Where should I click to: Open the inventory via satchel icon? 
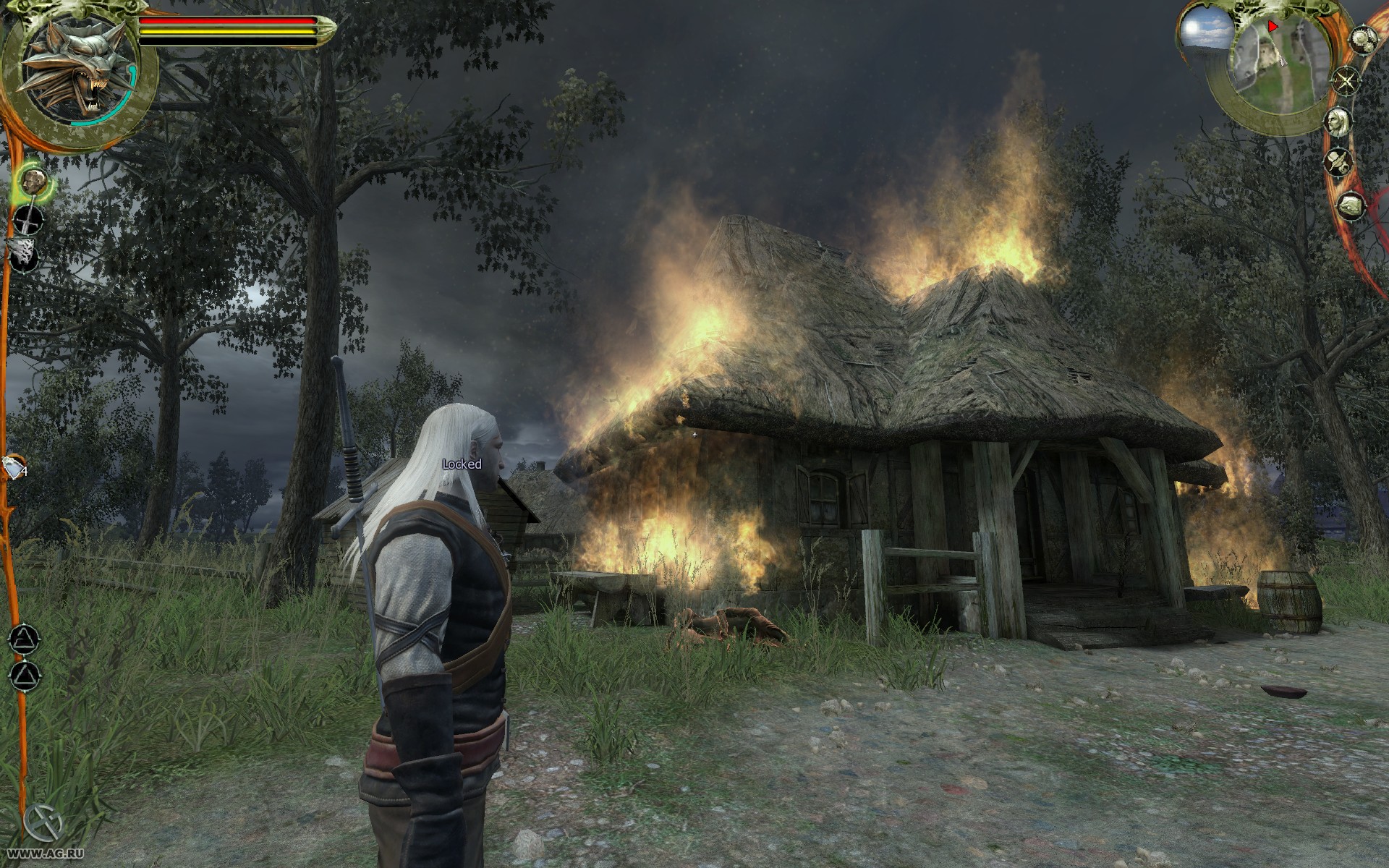[1350, 207]
